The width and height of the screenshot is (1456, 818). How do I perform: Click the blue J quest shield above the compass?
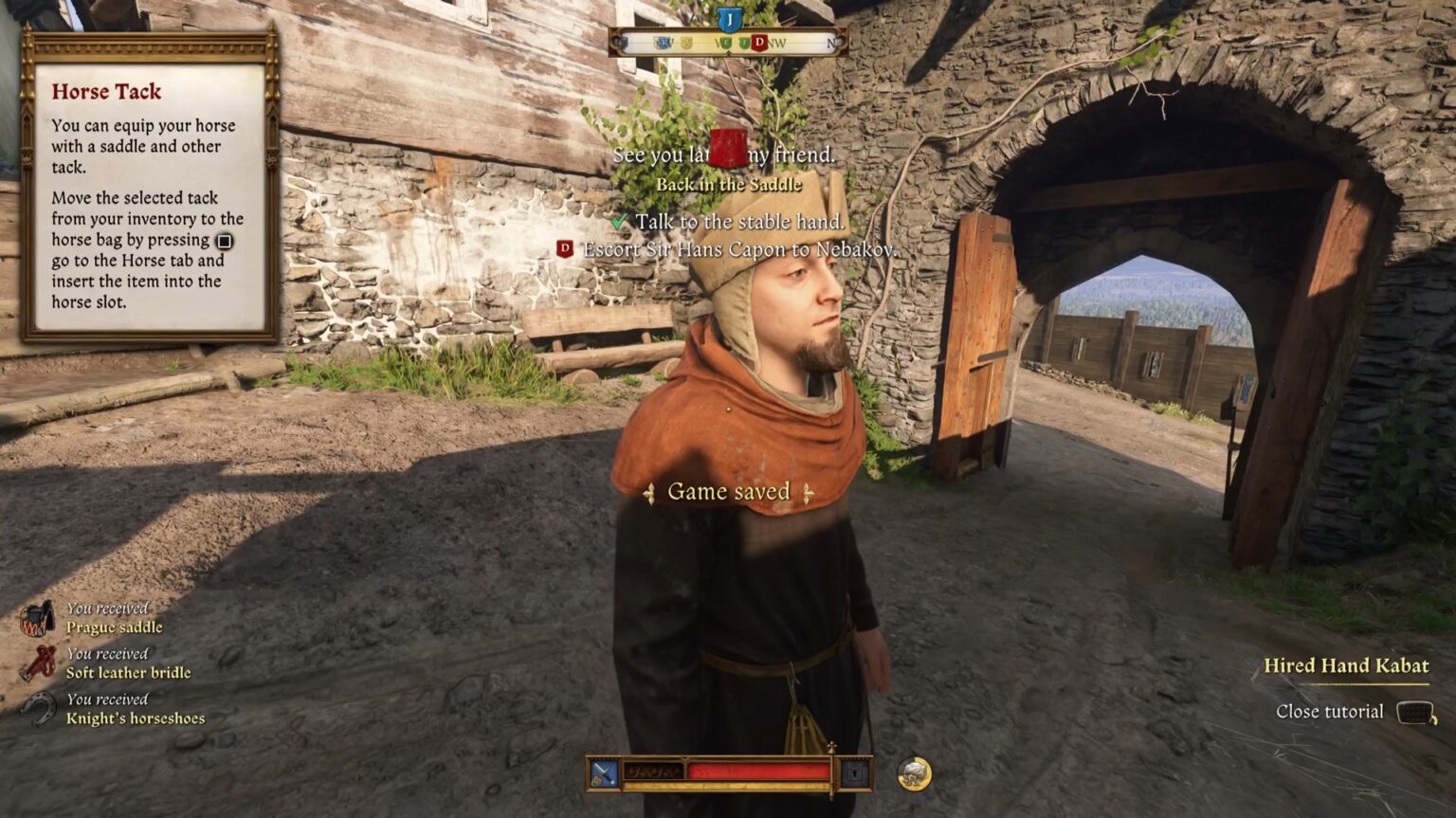[731, 18]
